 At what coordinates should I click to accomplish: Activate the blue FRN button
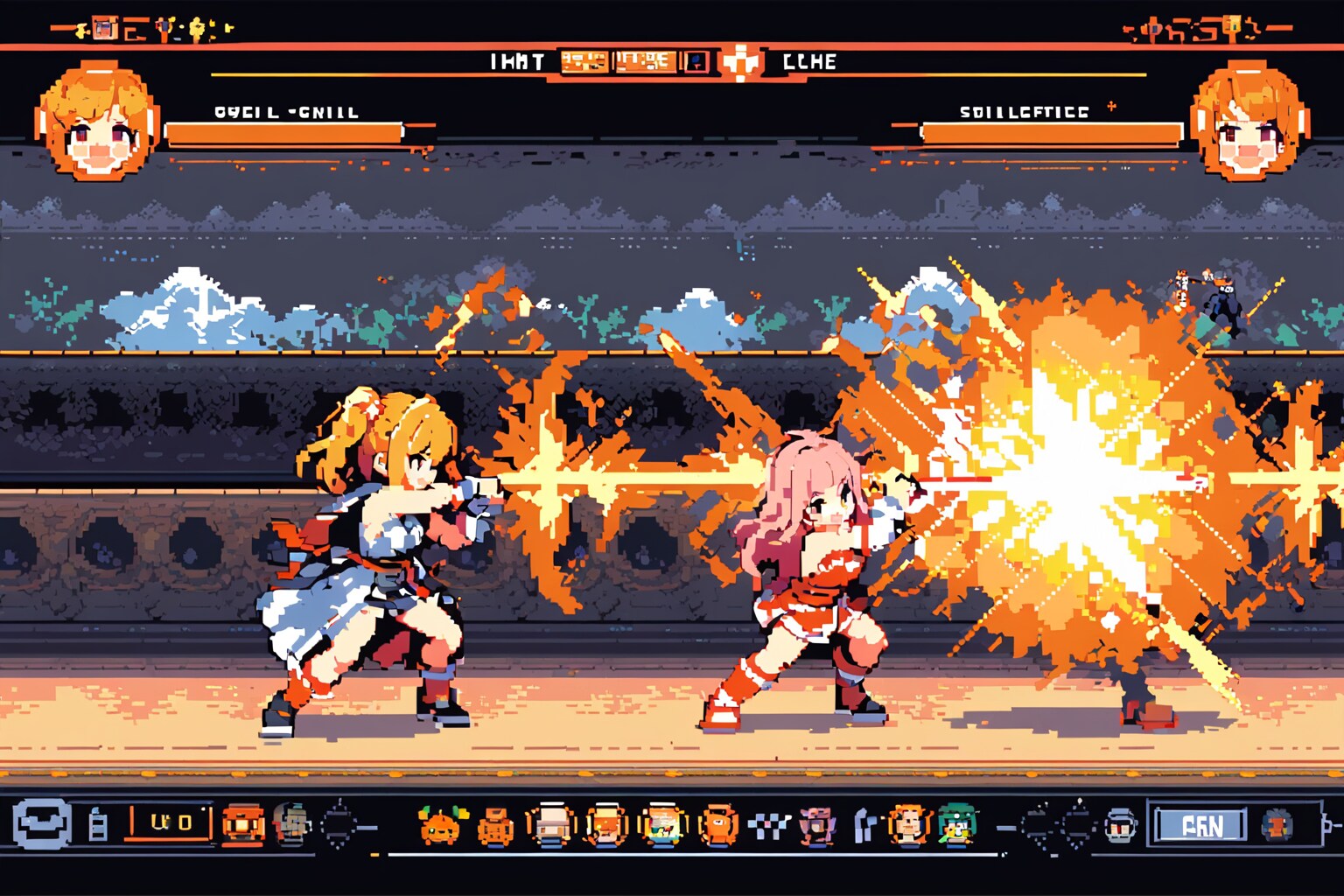tap(1201, 825)
